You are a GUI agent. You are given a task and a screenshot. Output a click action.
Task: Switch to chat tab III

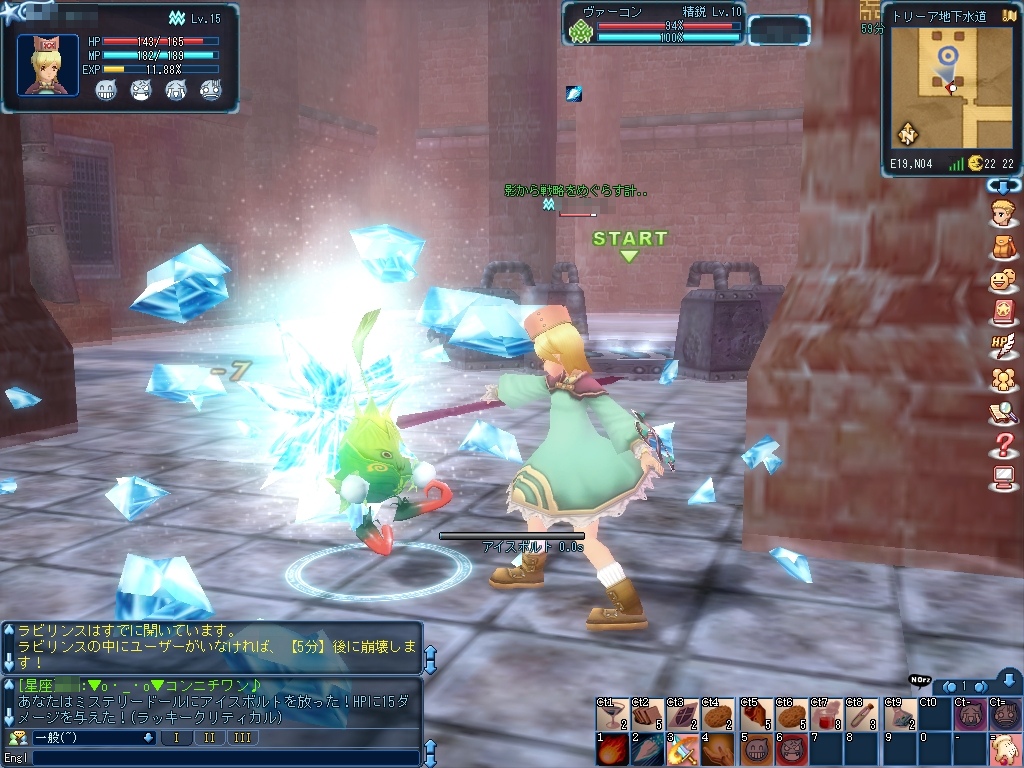point(242,738)
